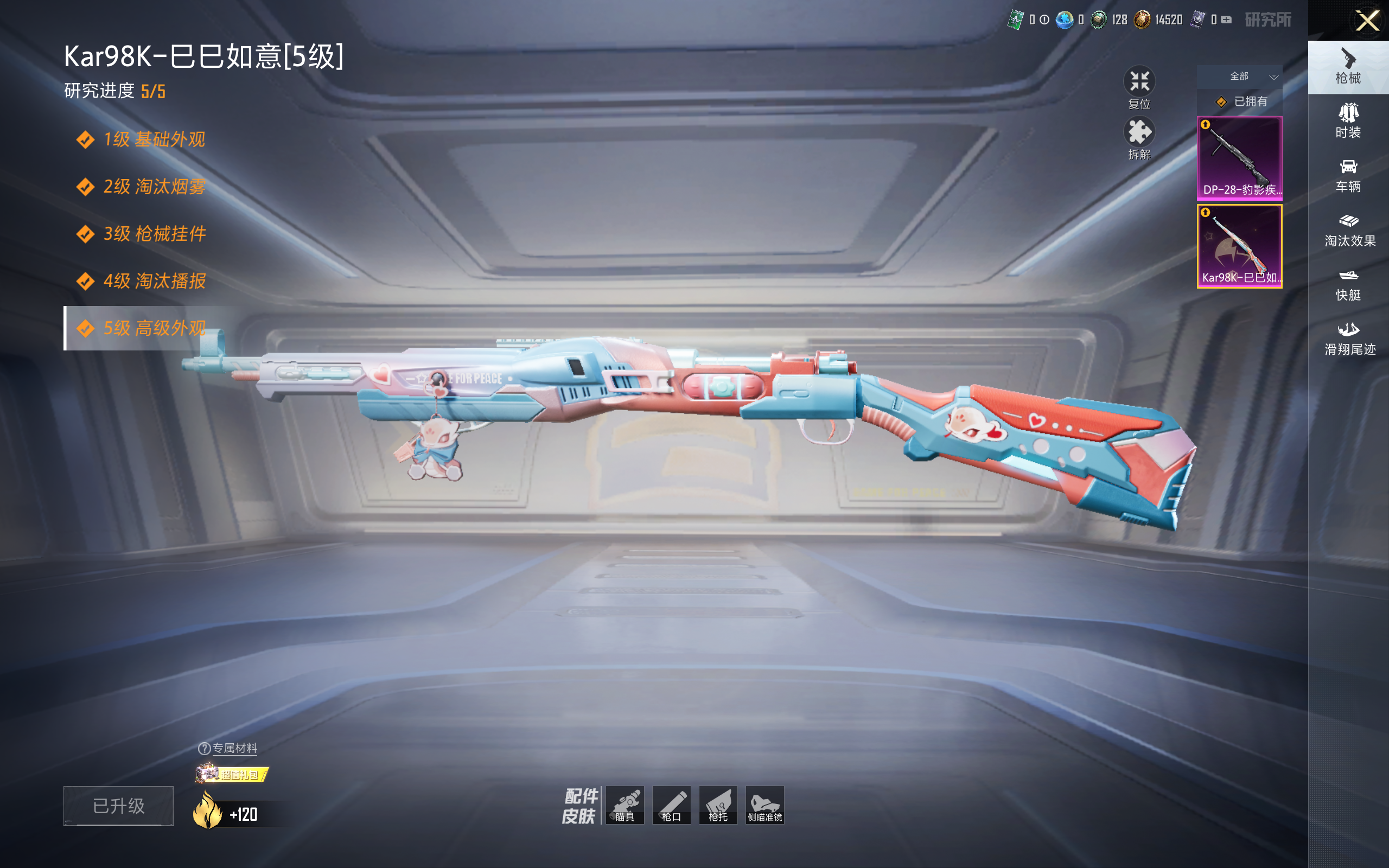Screen dimensions: 1389x868
Task: Select the Kar98K skin thumbnail
Action: pyautogui.click(x=1239, y=246)
